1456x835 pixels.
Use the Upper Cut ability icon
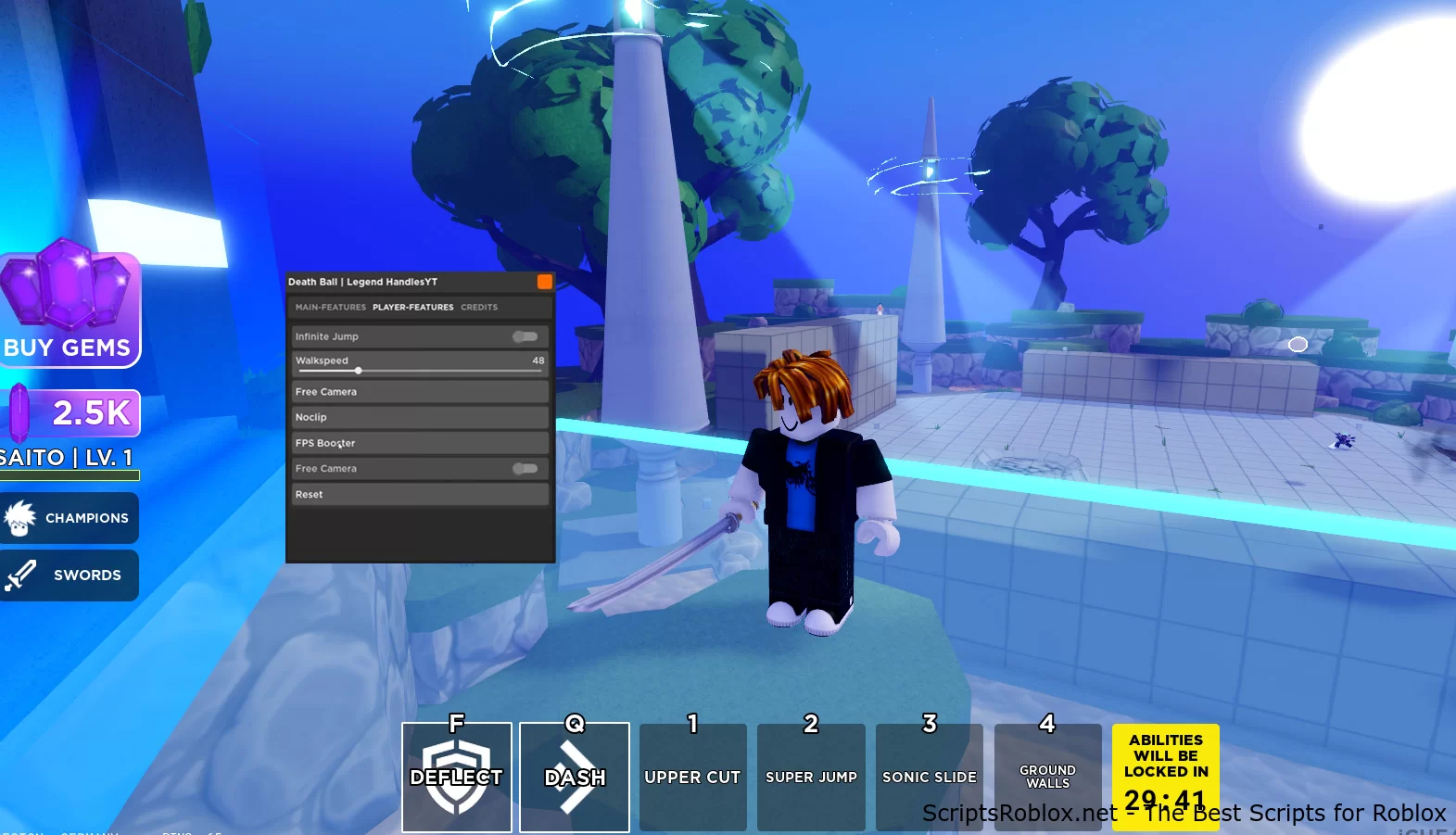(x=692, y=777)
